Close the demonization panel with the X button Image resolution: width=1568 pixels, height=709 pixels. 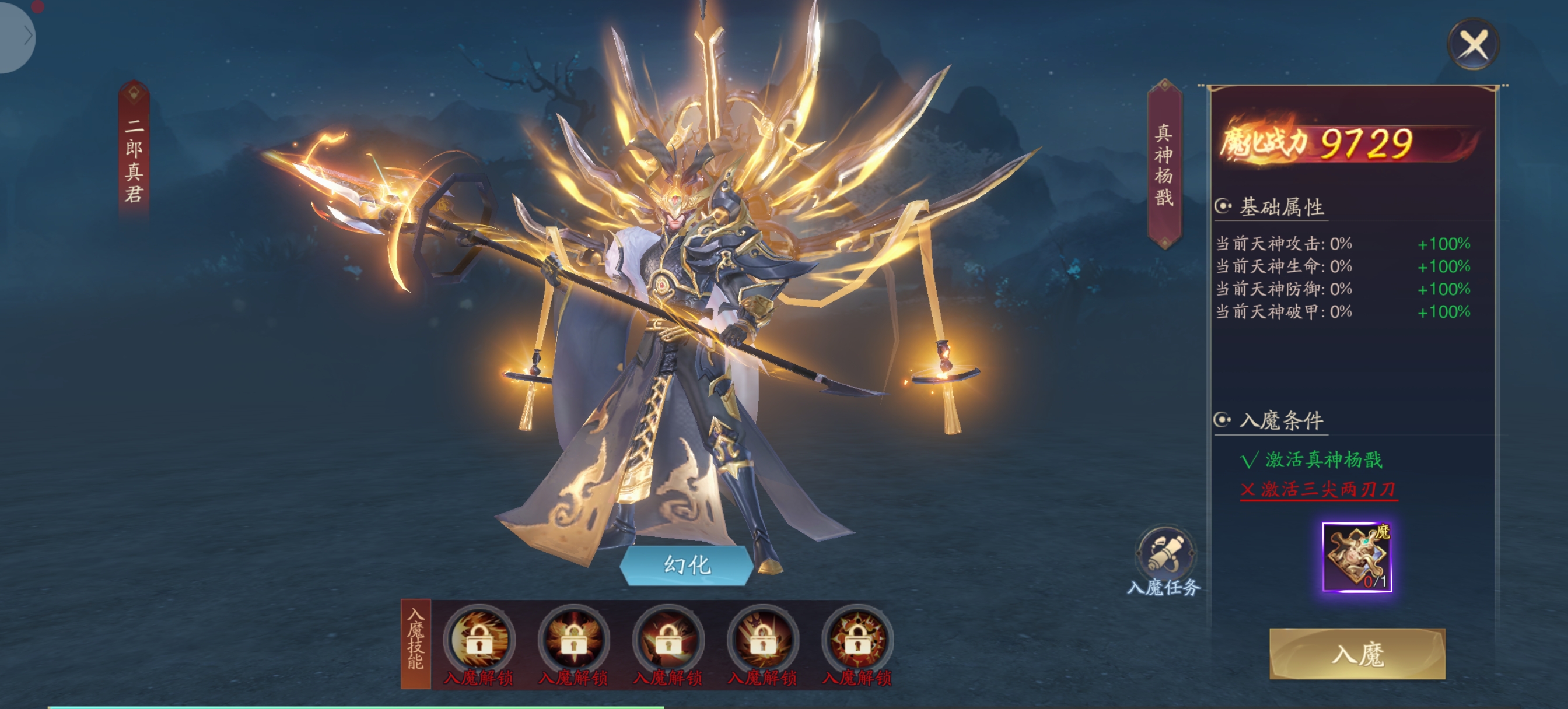point(1473,44)
